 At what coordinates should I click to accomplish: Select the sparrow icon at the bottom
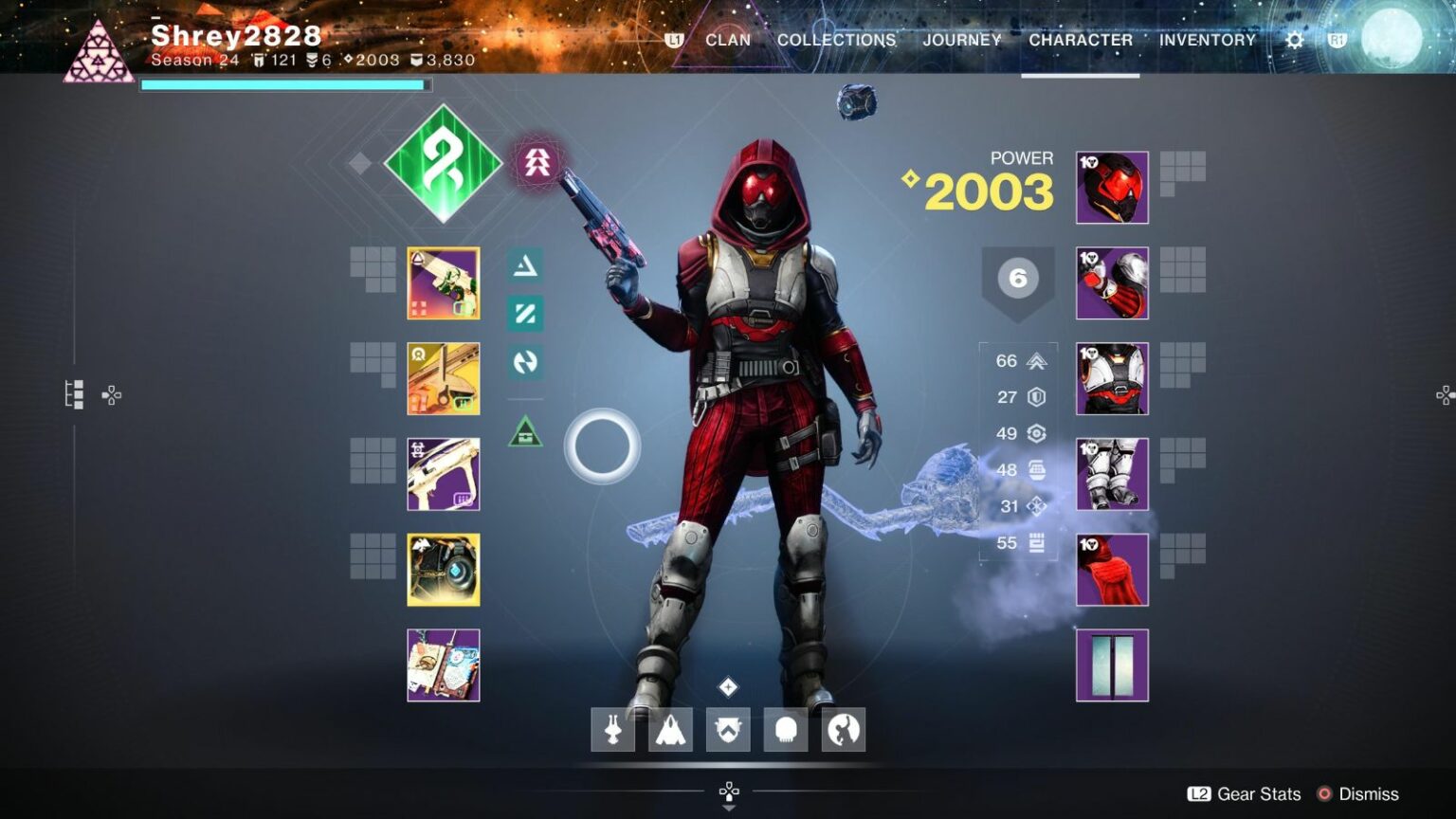[612, 729]
